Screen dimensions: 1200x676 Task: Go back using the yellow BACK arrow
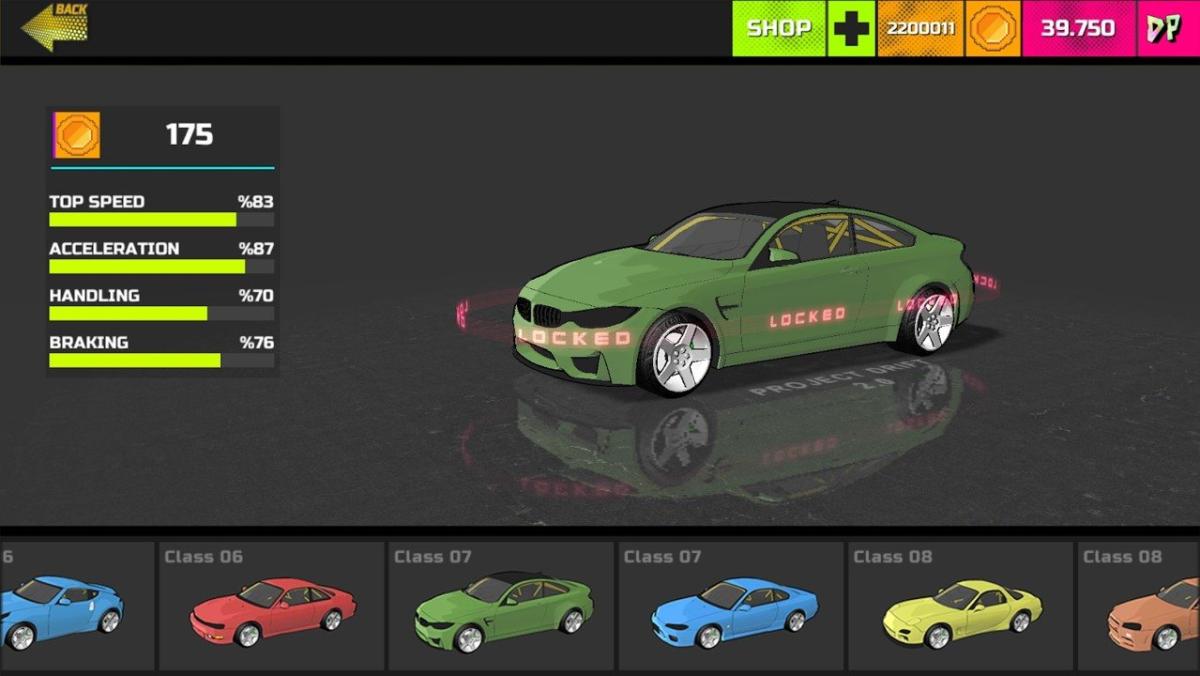55,27
